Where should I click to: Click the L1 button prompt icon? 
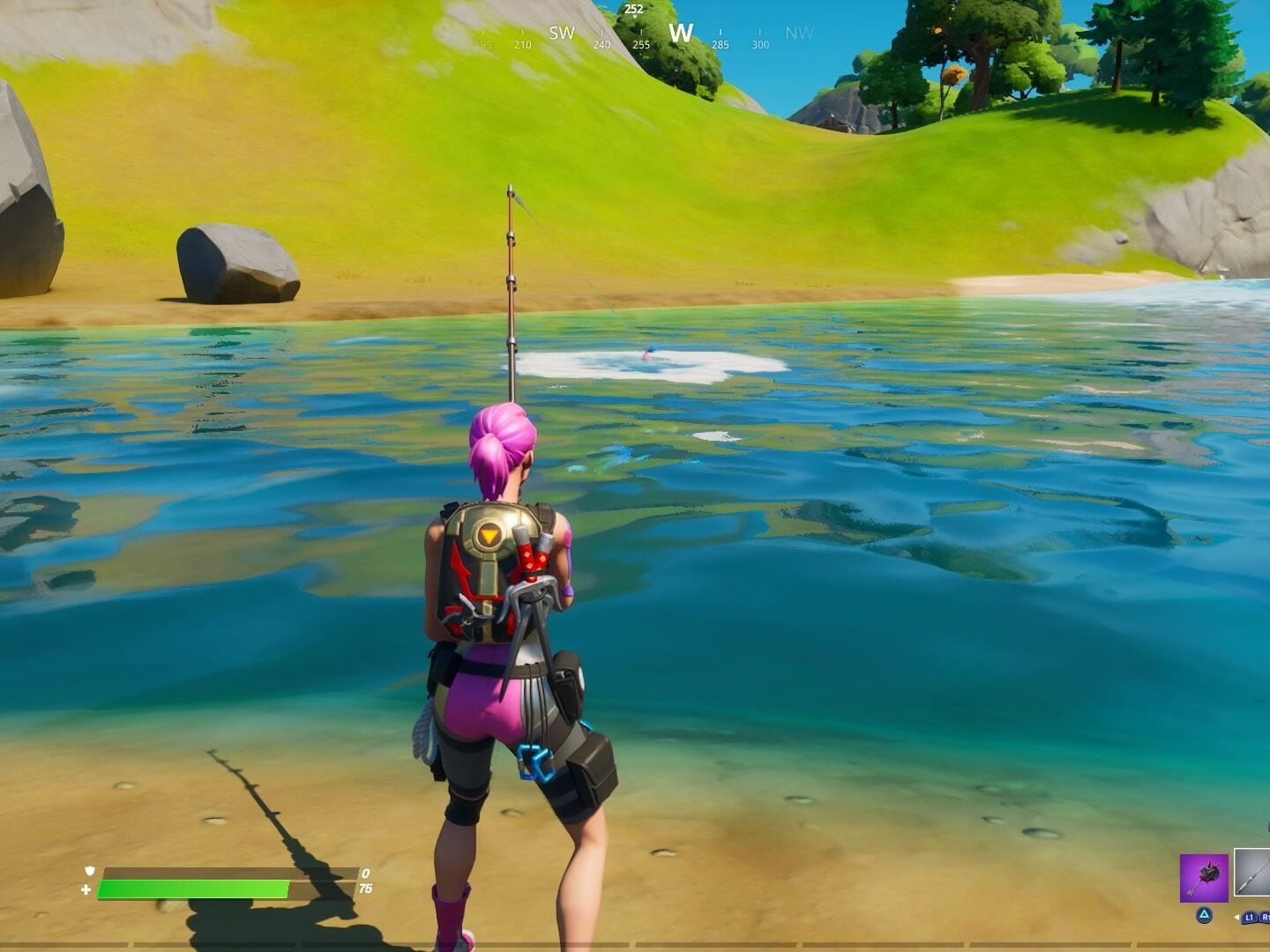[1249, 917]
